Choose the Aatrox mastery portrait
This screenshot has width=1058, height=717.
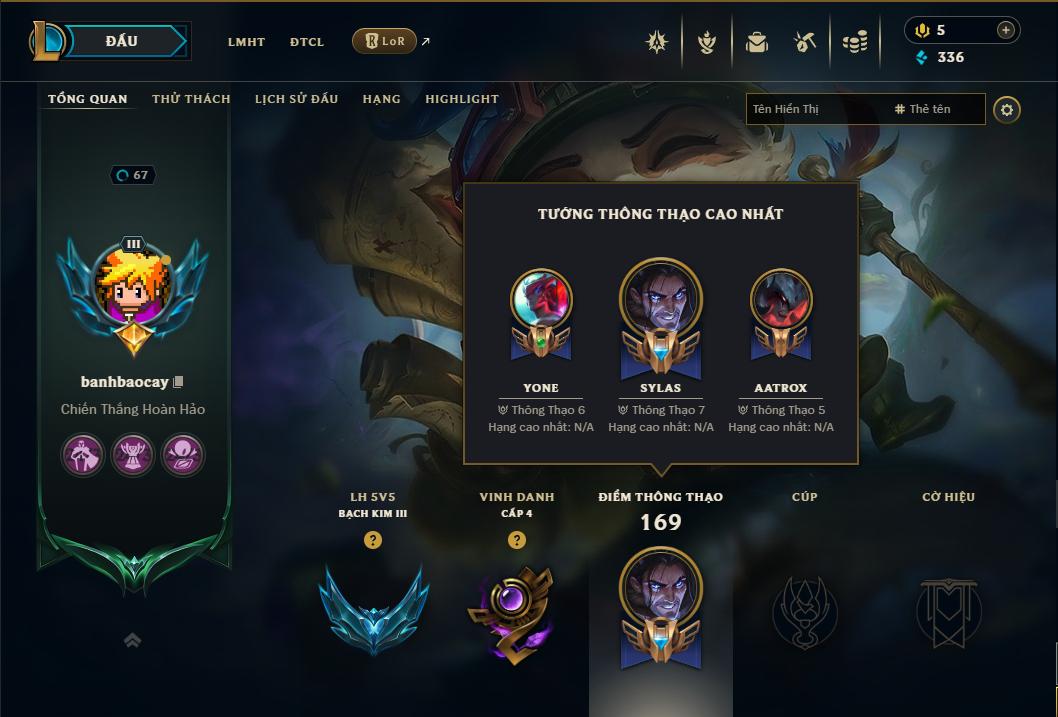(x=781, y=300)
